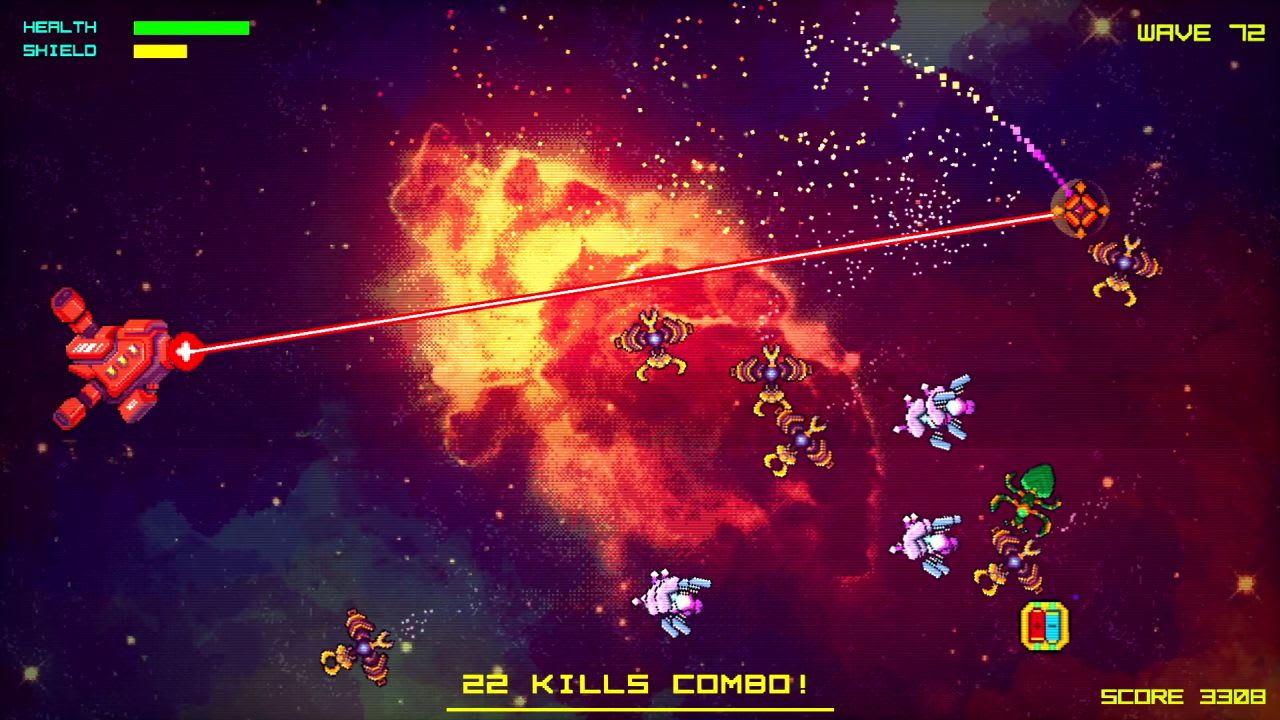Click the green health bar
The image size is (1280, 720).
[192, 27]
